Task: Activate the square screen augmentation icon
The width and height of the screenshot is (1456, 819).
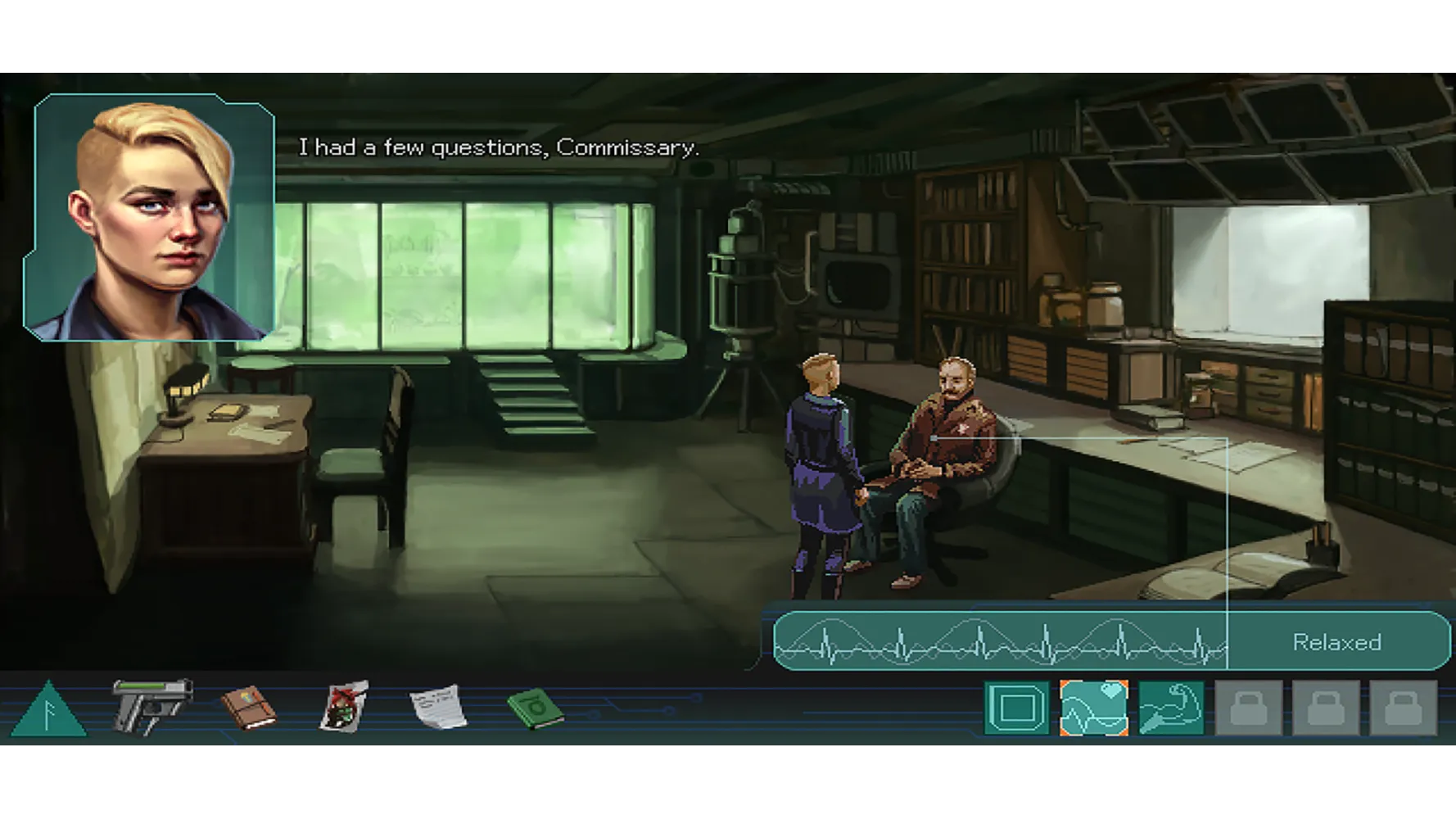Action: (x=1016, y=708)
